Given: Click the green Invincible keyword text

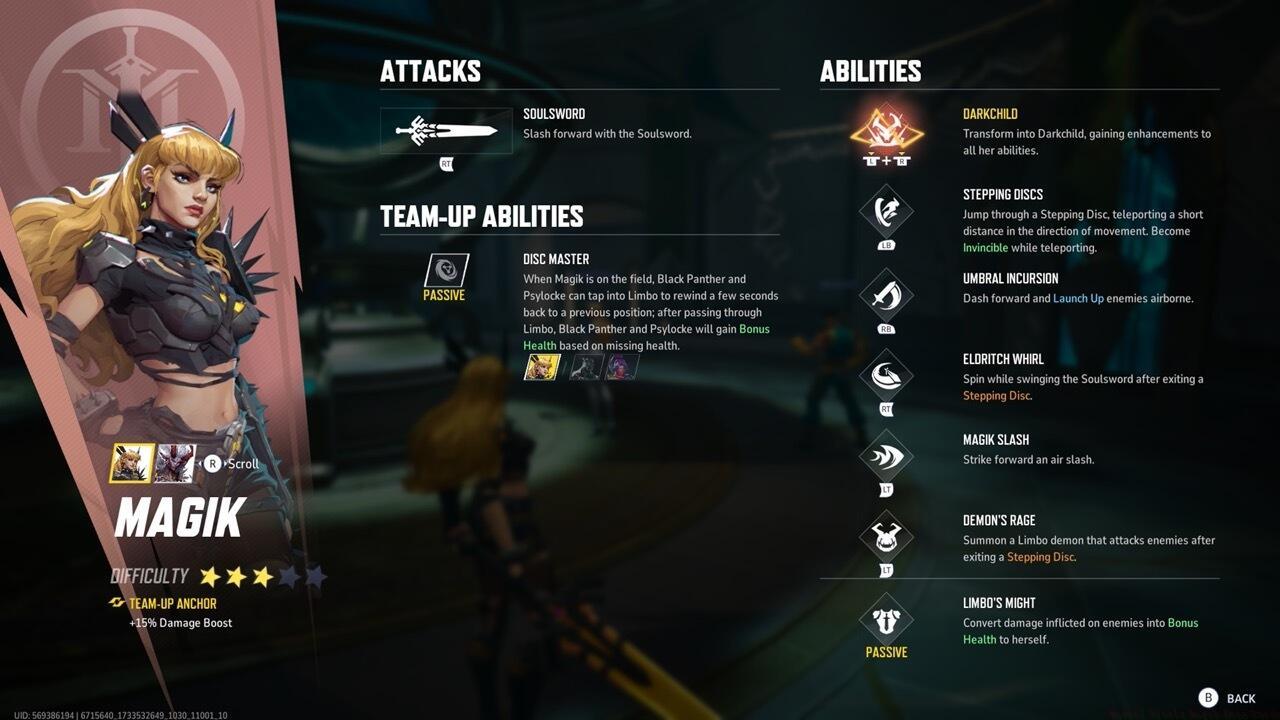Looking at the screenshot, I should 985,247.
